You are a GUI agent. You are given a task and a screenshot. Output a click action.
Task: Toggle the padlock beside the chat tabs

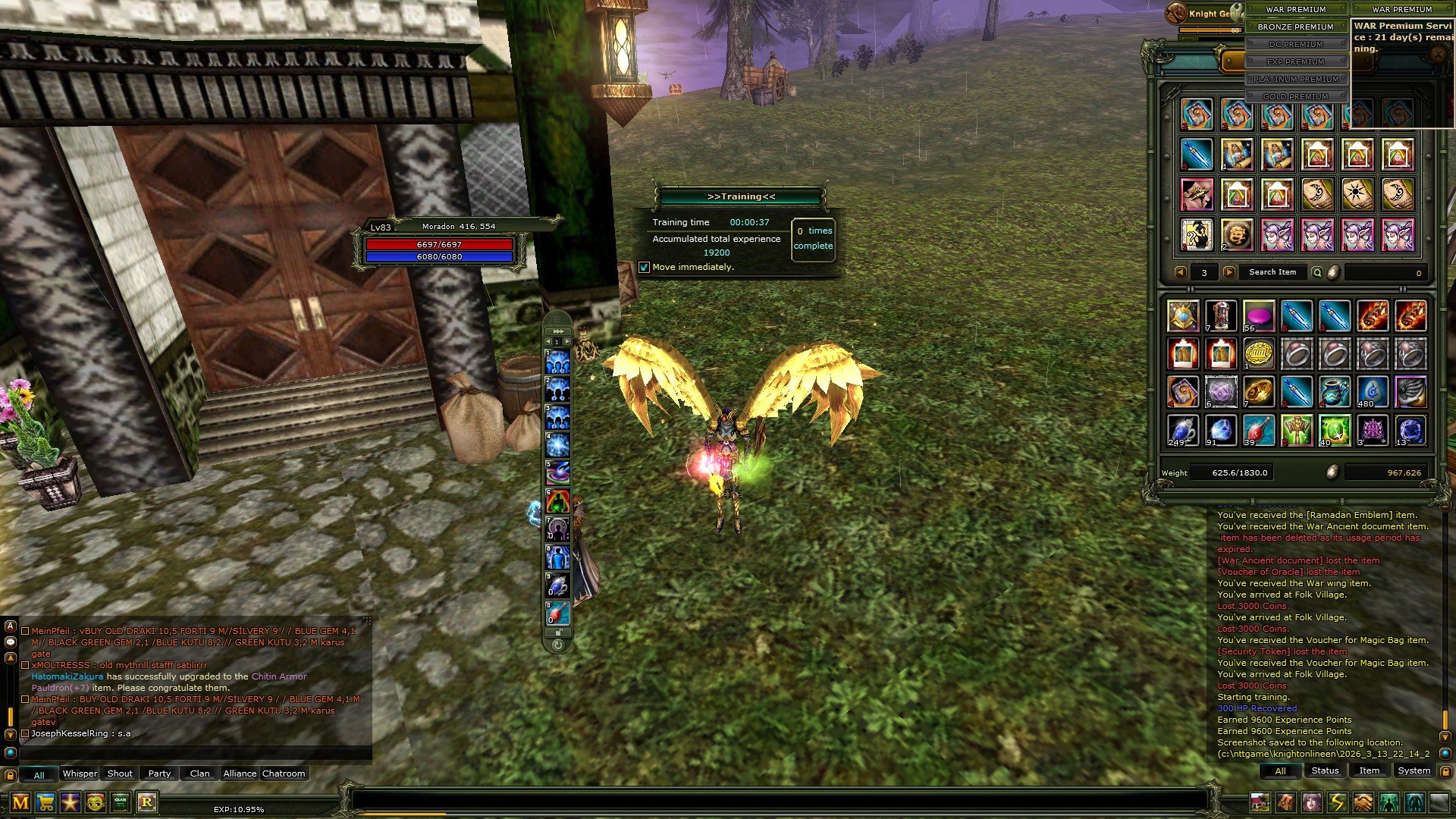tap(11, 775)
